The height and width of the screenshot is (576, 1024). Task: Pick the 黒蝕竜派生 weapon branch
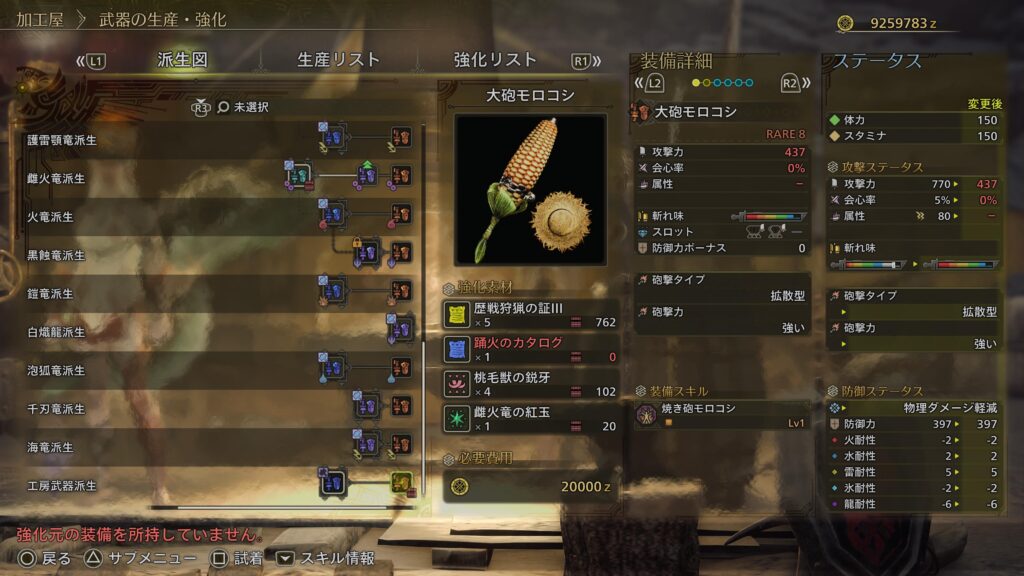pos(56,255)
